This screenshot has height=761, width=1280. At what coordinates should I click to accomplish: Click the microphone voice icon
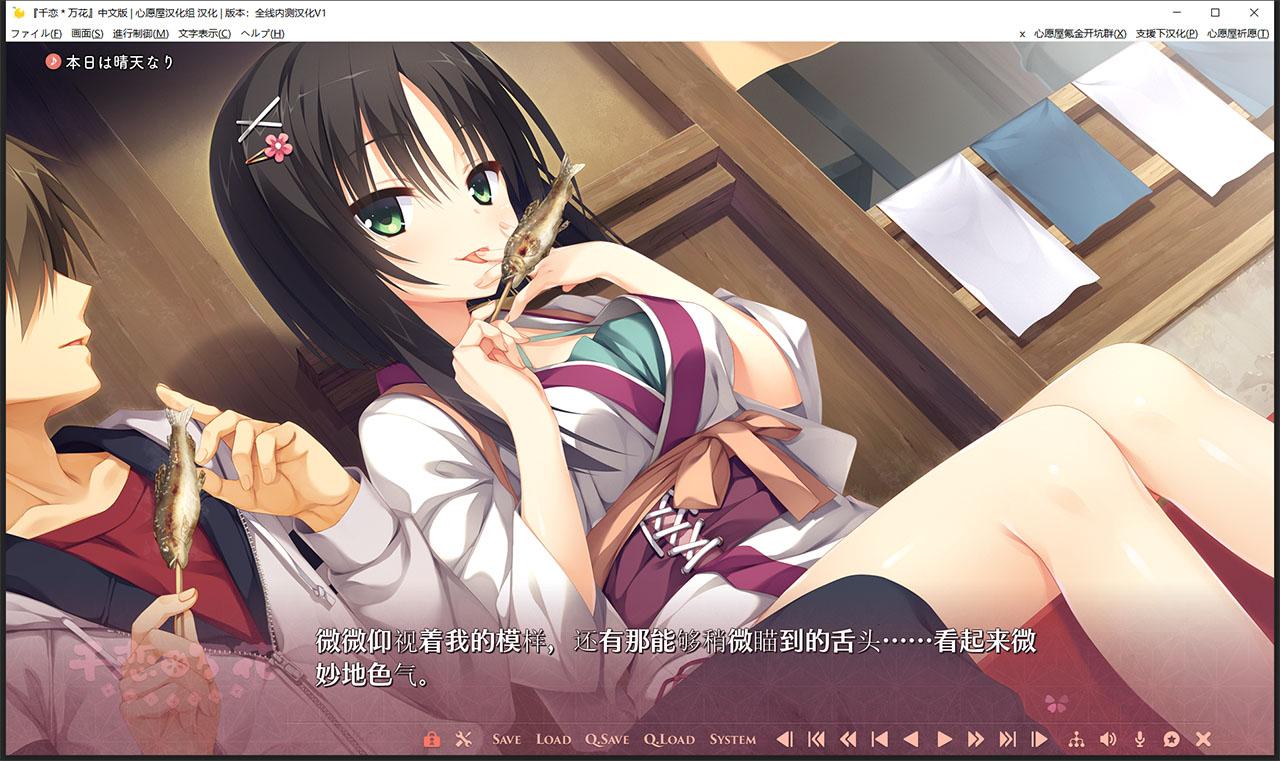pyautogui.click(x=1139, y=740)
